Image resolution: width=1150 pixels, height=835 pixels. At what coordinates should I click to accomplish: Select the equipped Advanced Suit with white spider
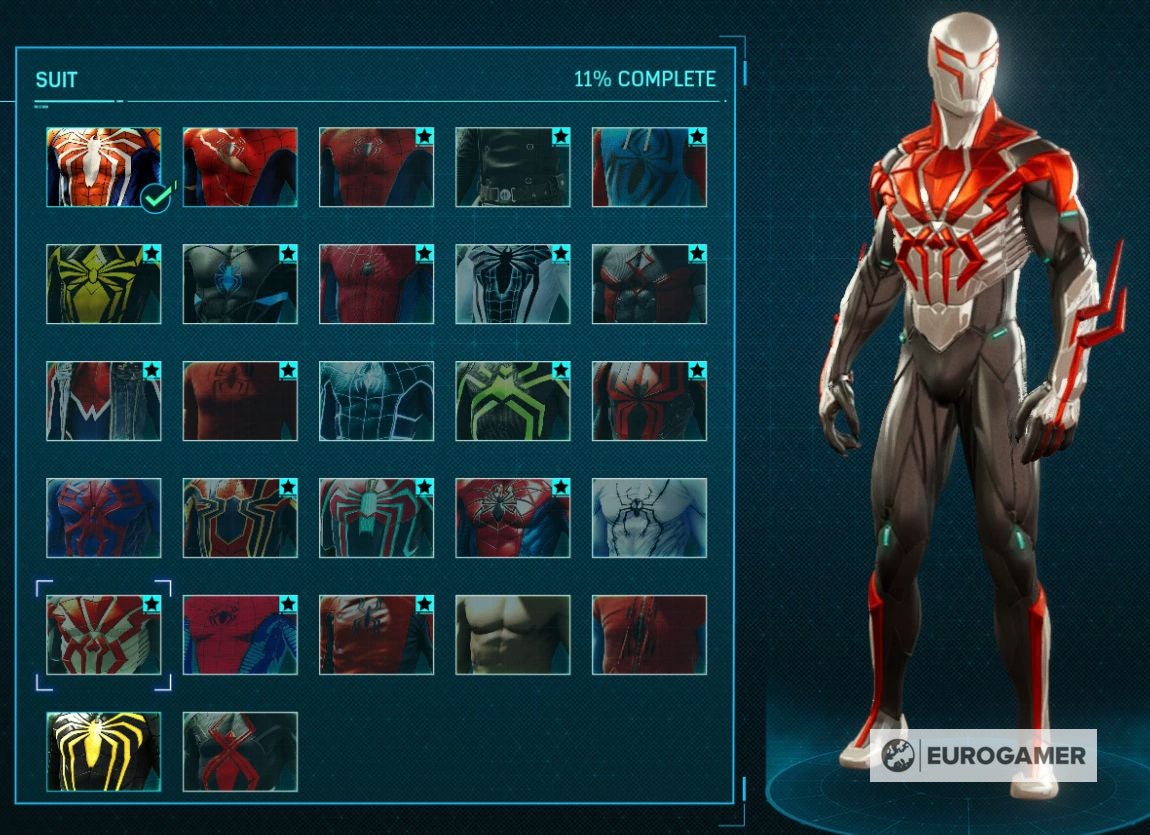104,167
